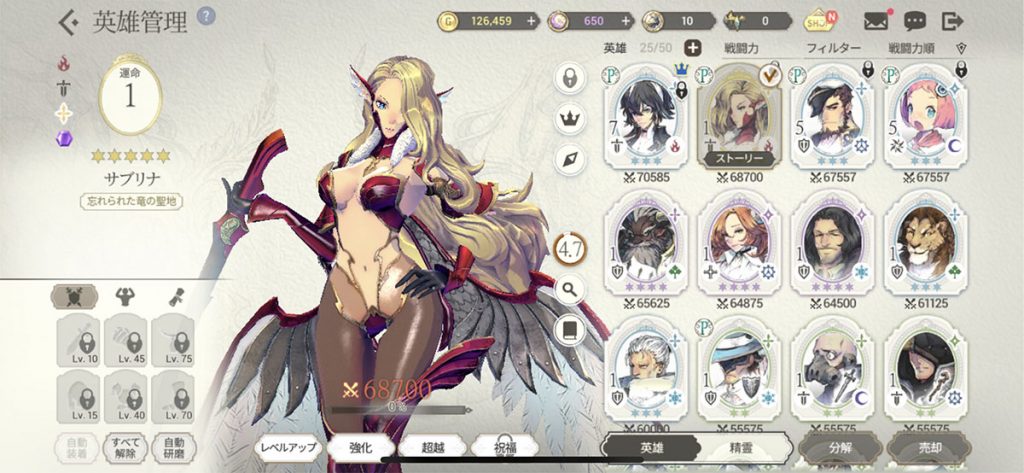
Task: Exit via the door arrow icon
Action: click(952, 20)
